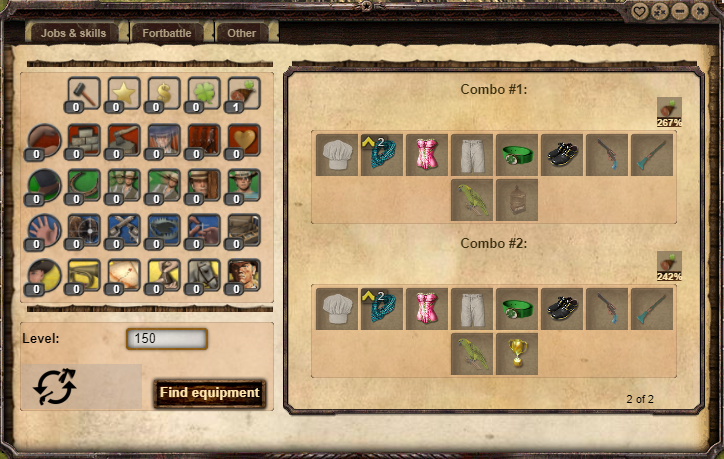Select the Jobs & skills tab

click(x=73, y=33)
